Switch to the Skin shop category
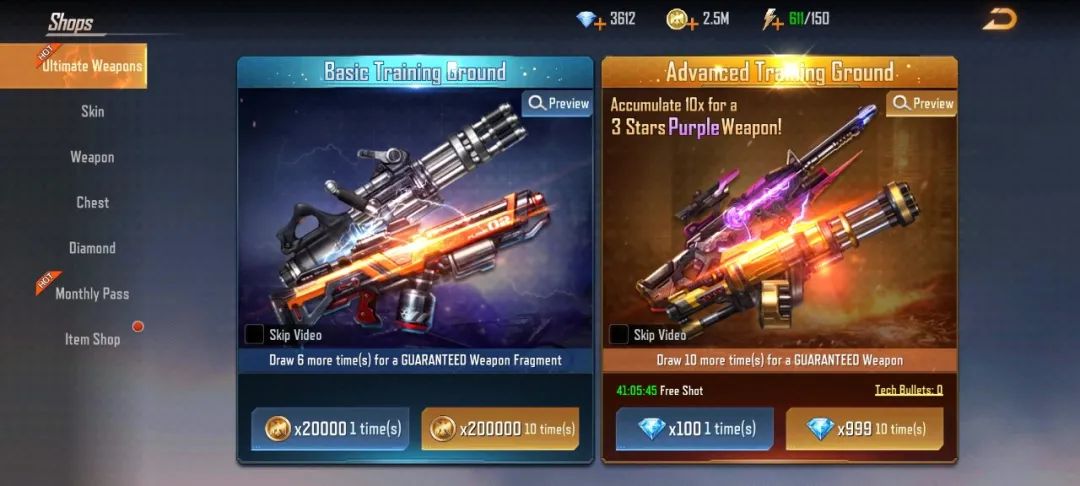The image size is (1080, 486). pos(92,111)
